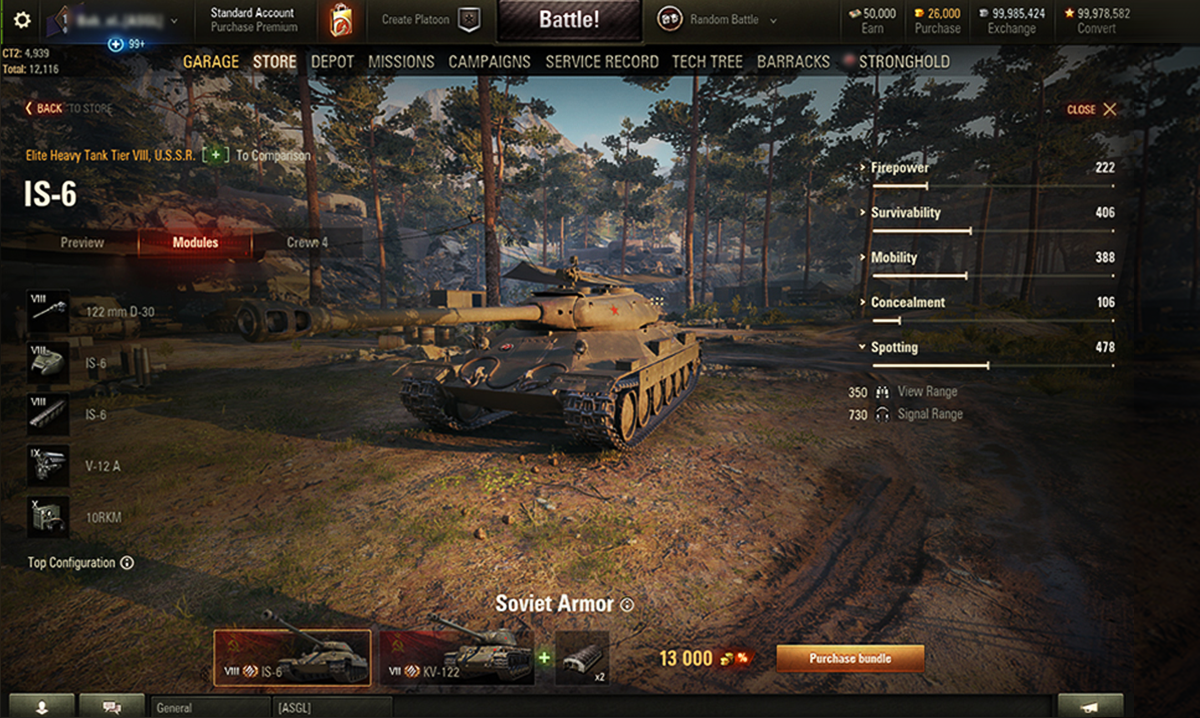Viewport: 1200px width, 718px height.
Task: Go back to the Store
Action: click(x=69, y=108)
